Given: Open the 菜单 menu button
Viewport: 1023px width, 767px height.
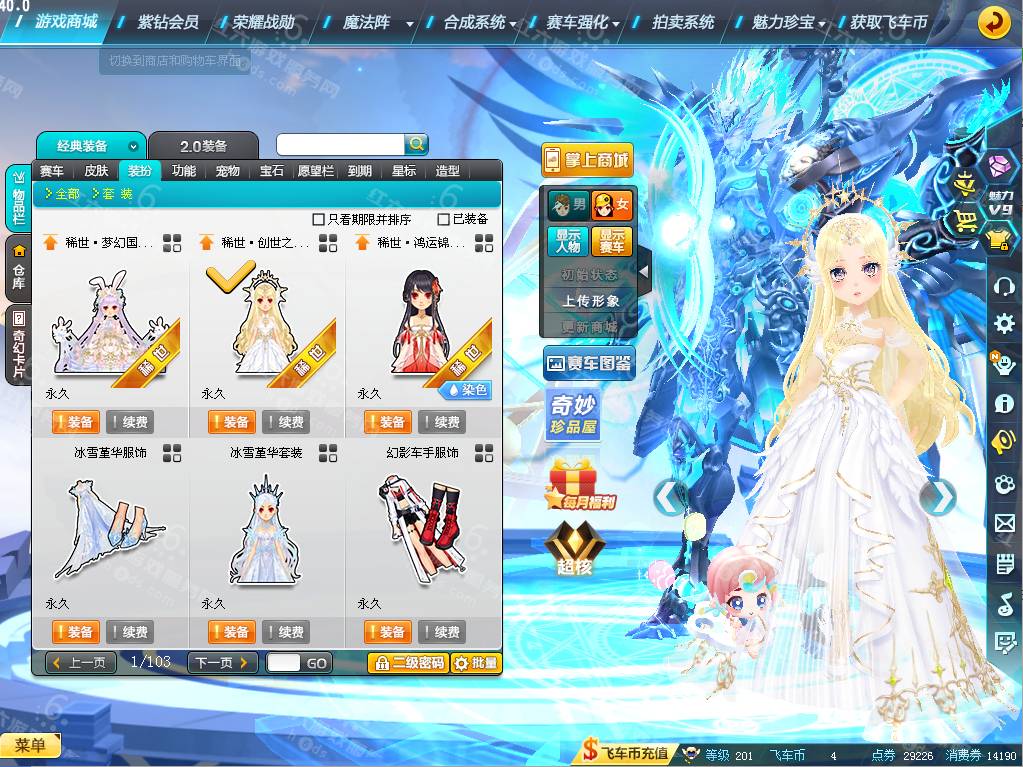Looking at the screenshot, I should coord(30,745).
